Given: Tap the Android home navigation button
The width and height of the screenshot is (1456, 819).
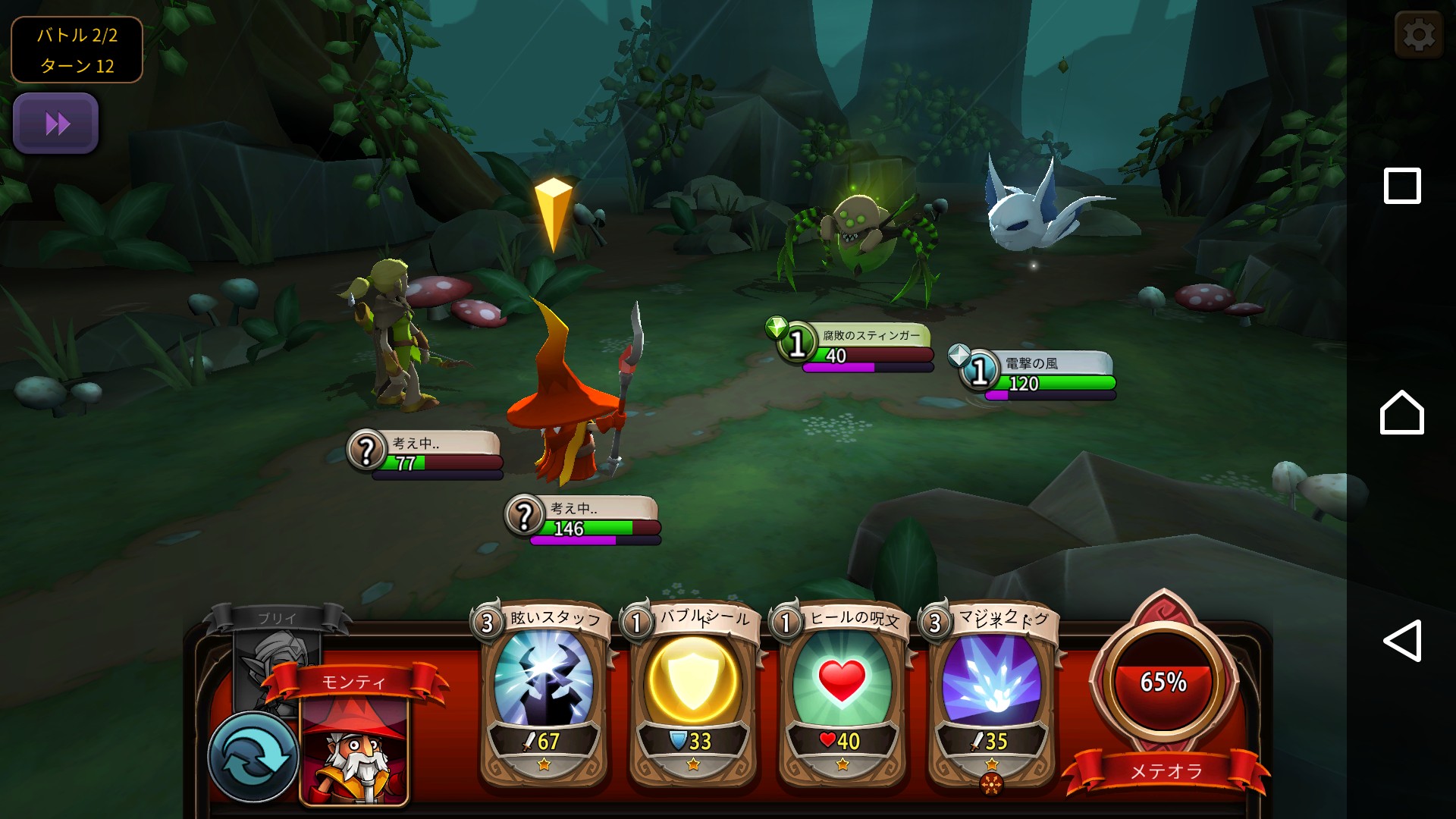Looking at the screenshot, I should (x=1401, y=413).
